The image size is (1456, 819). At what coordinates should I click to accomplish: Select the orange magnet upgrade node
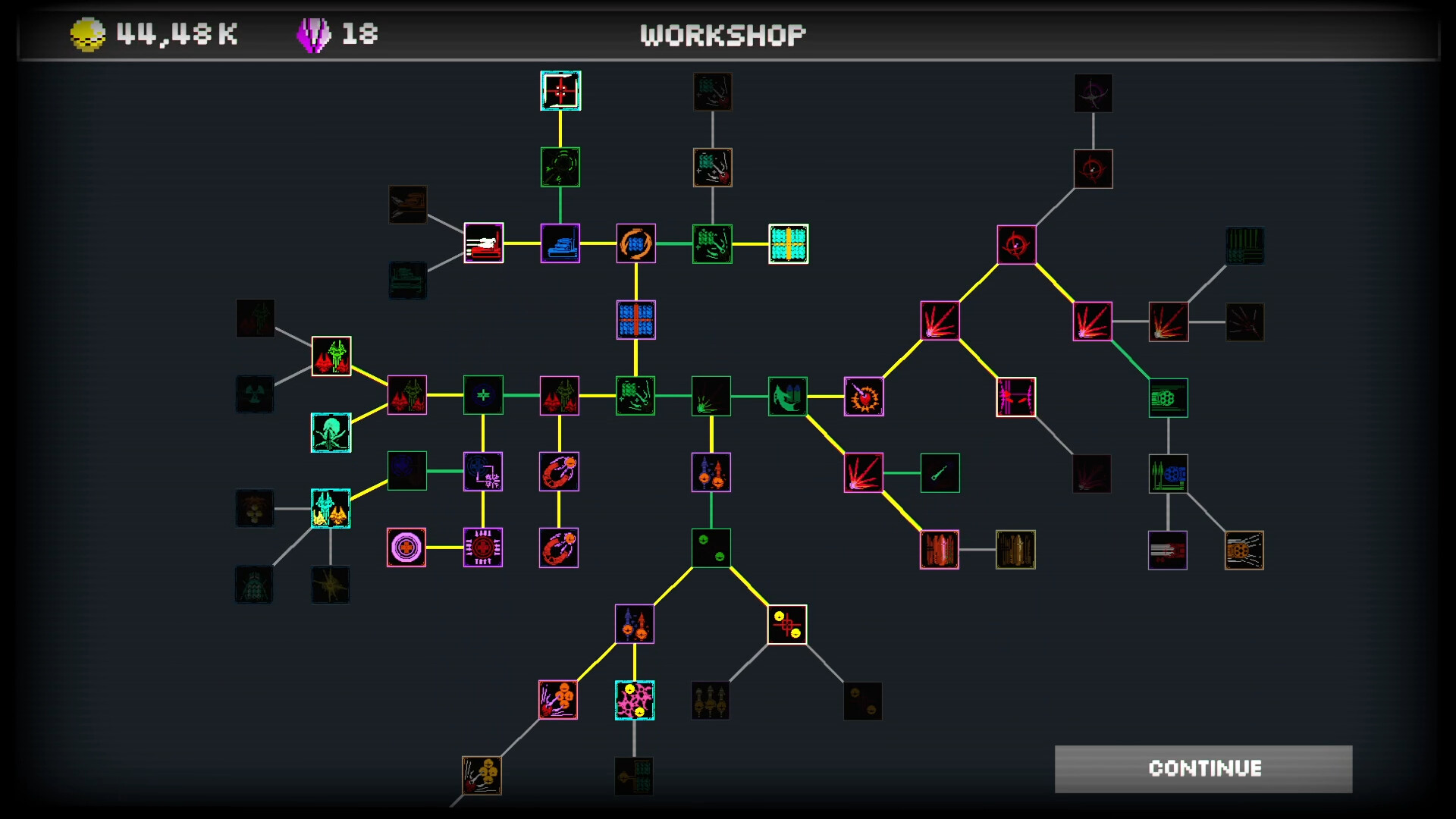click(559, 472)
